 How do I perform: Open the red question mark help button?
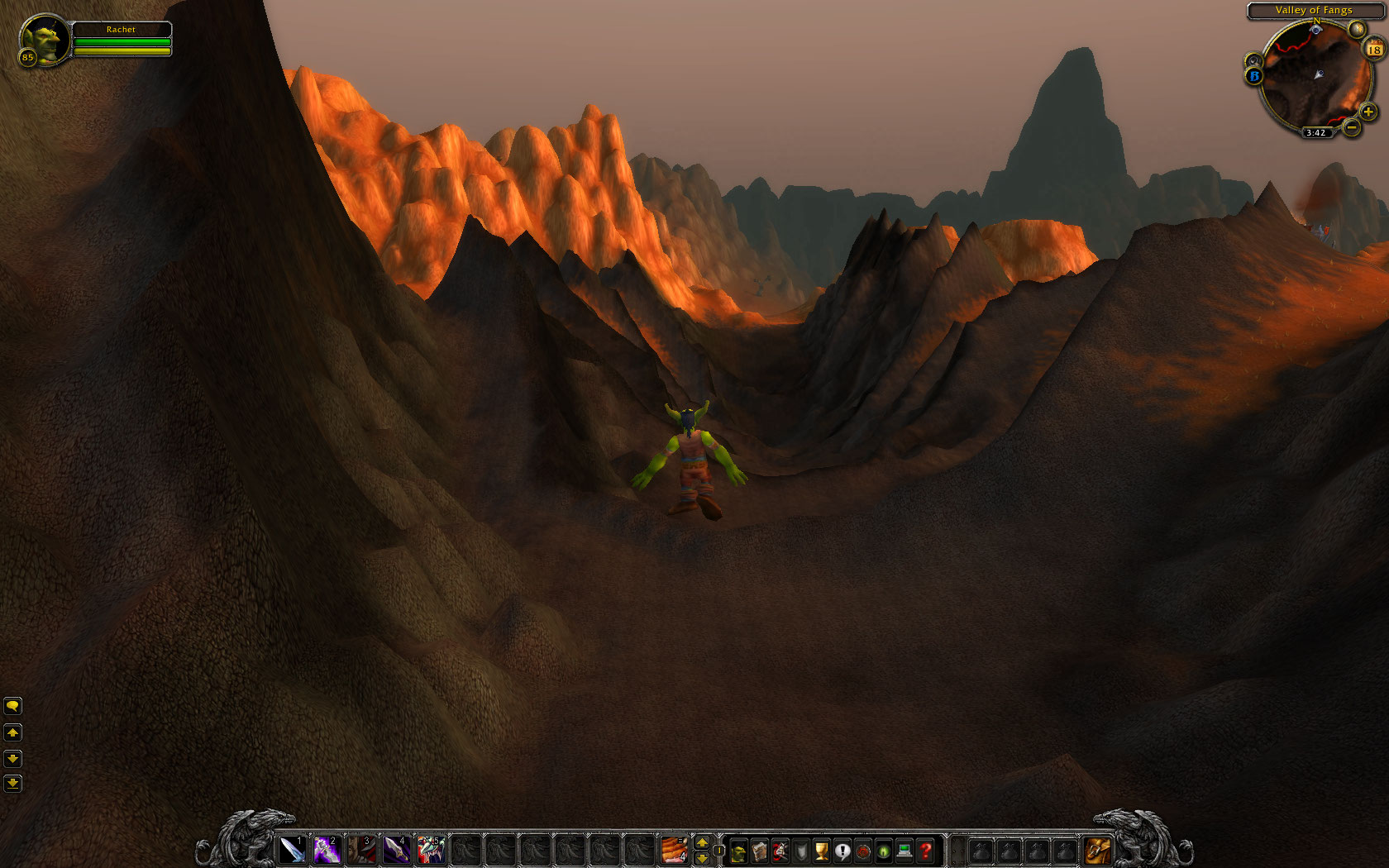(926, 851)
